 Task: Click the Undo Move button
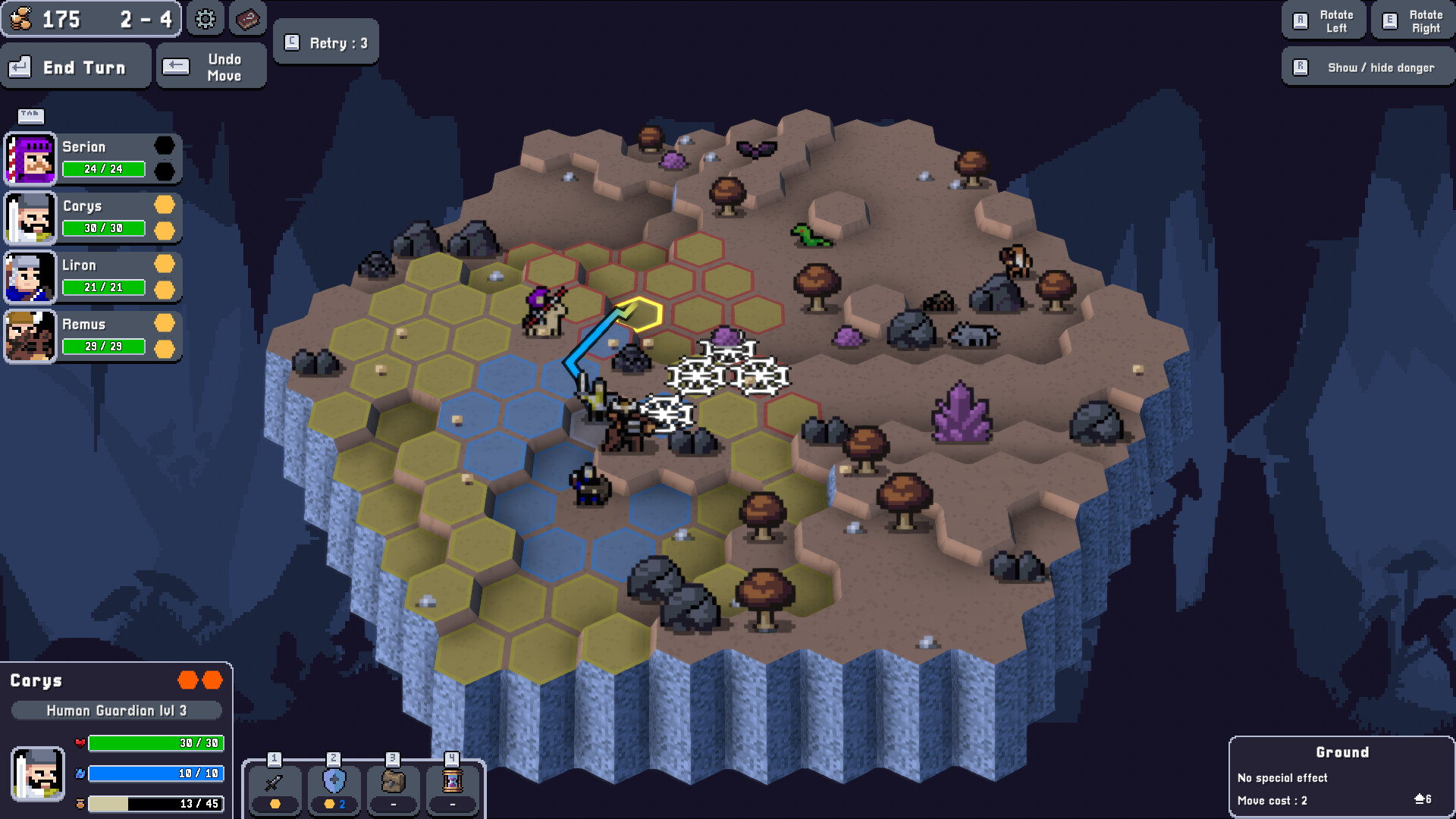[211, 65]
